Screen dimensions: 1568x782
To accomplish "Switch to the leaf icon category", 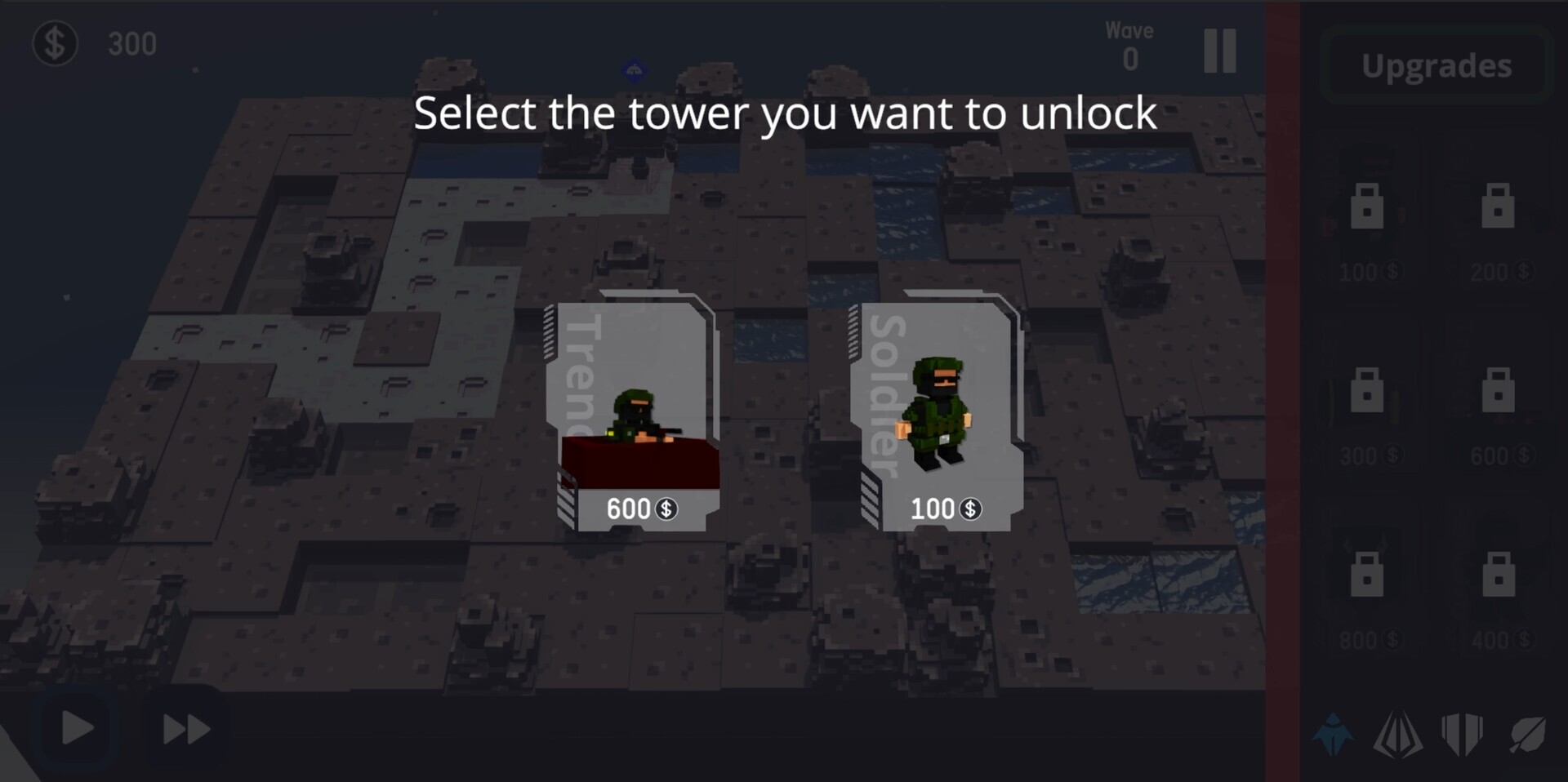I will [x=1527, y=735].
